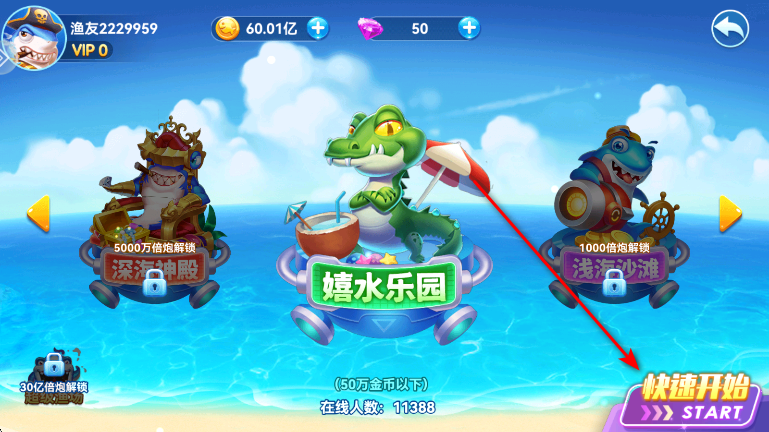This screenshot has width=769, height=432.
Task: Open the locked 30亿倍炮 mode icon
Action: point(54,377)
